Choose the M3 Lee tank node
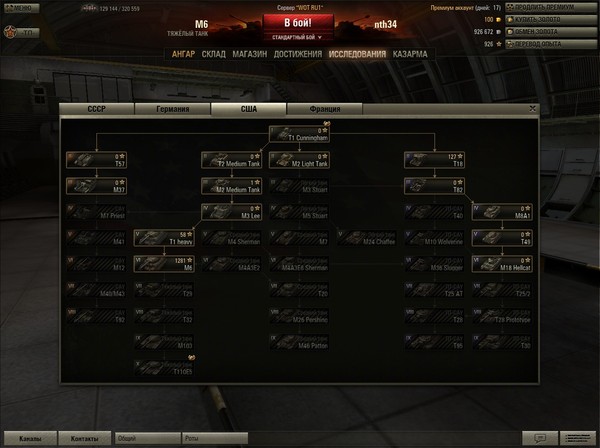Viewport: 600px width, 448px height. (x=232, y=211)
